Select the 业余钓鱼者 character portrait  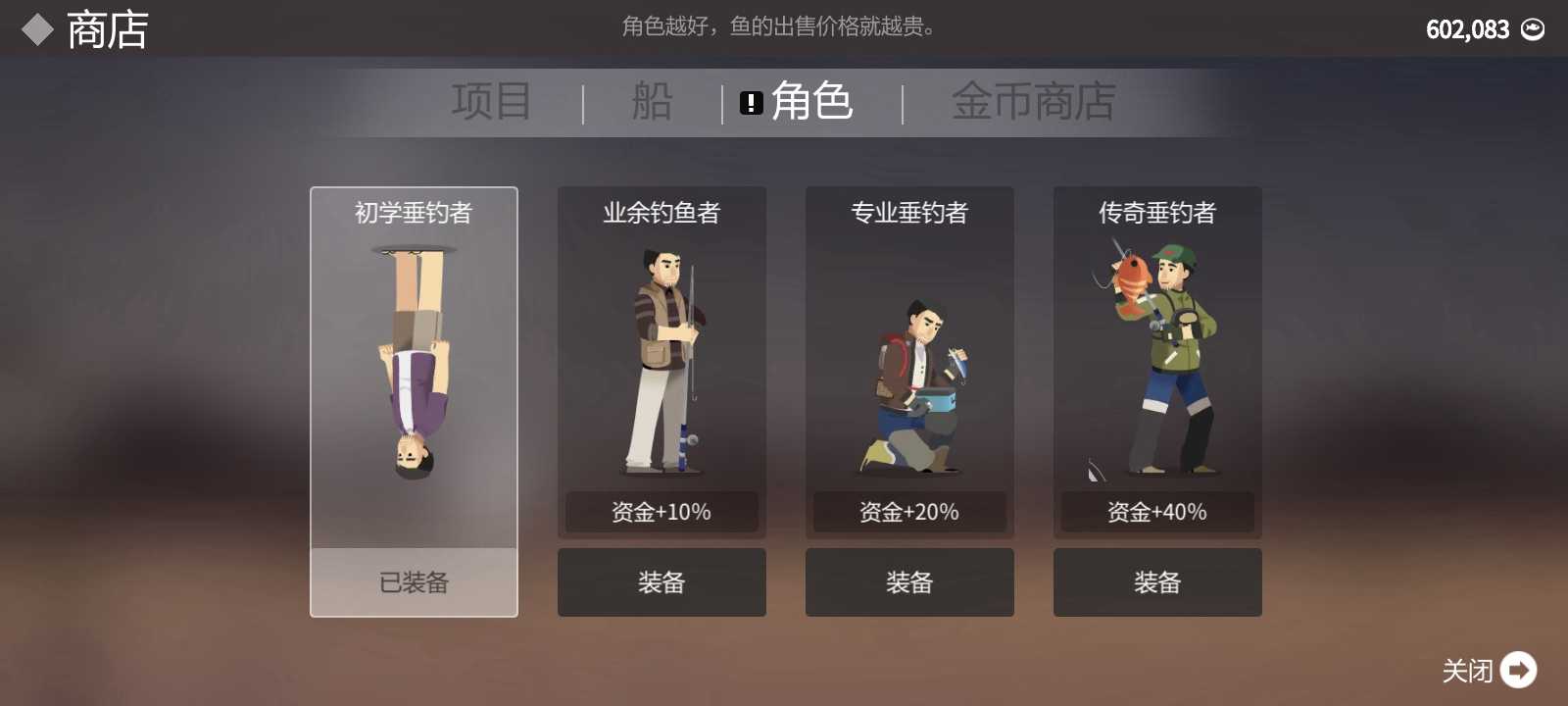pyautogui.click(x=661, y=358)
